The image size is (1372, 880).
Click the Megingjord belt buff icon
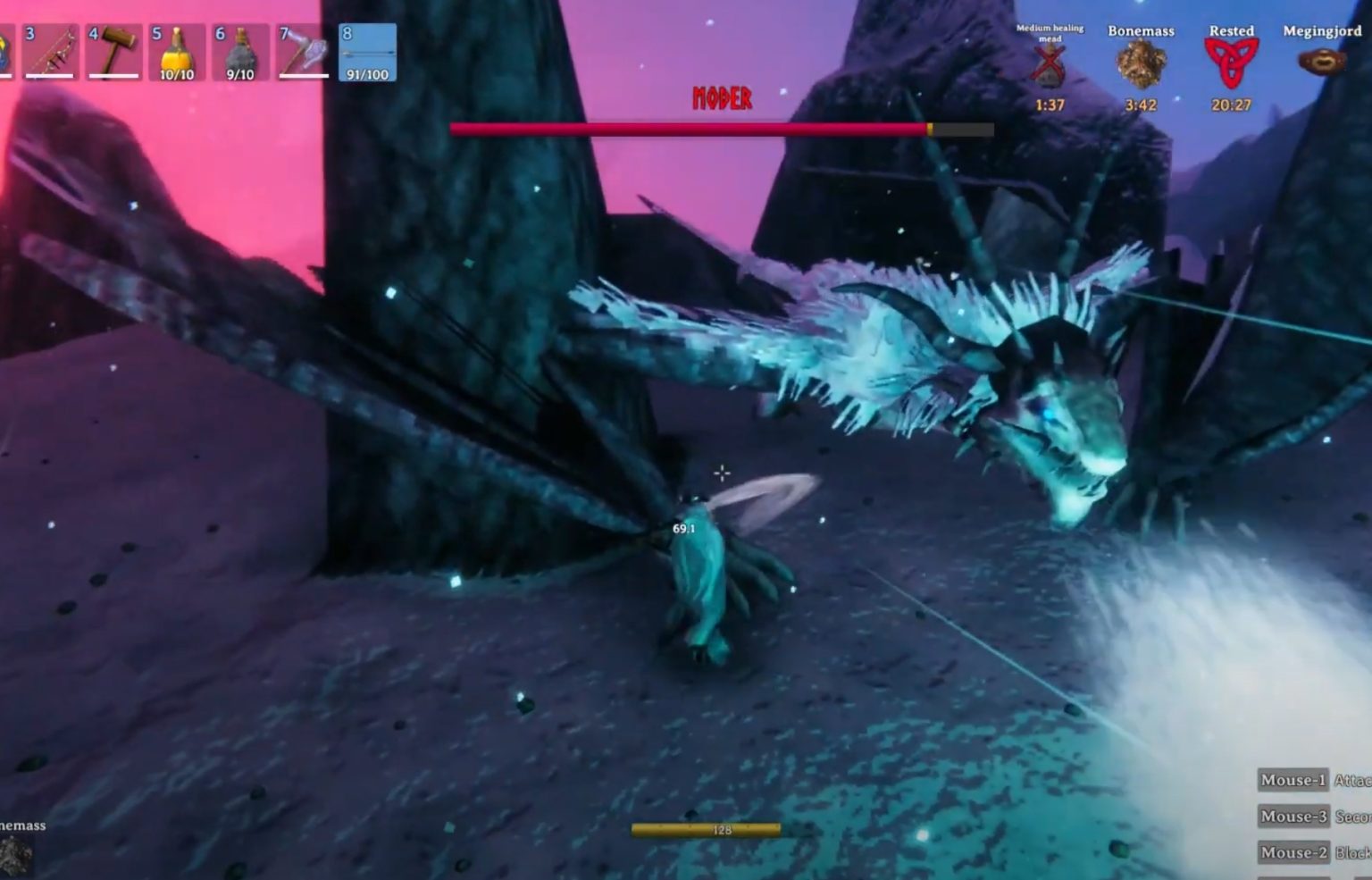tap(1319, 60)
